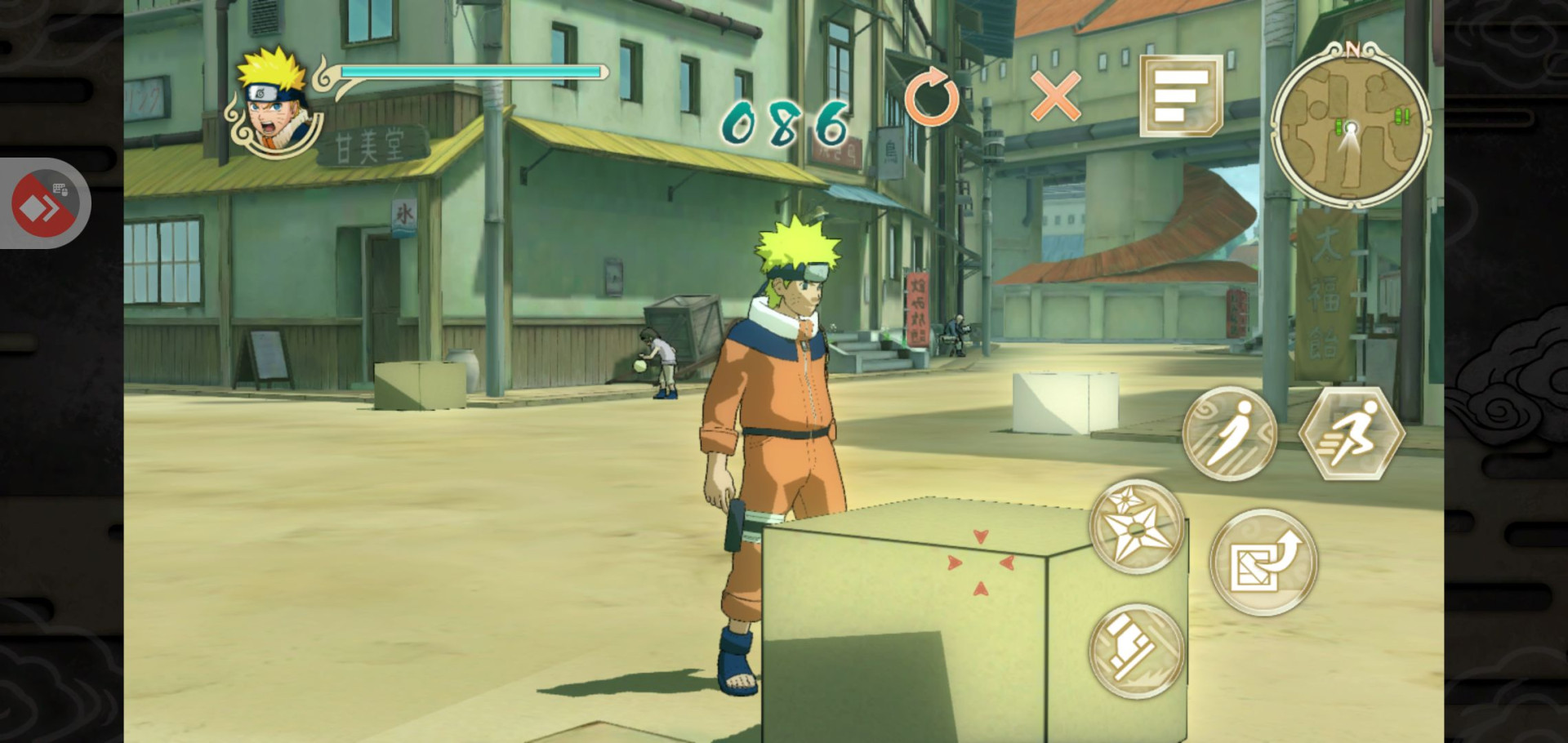The image size is (1568, 743).
Task: Open the red emulator overlay button
Action: (44, 203)
